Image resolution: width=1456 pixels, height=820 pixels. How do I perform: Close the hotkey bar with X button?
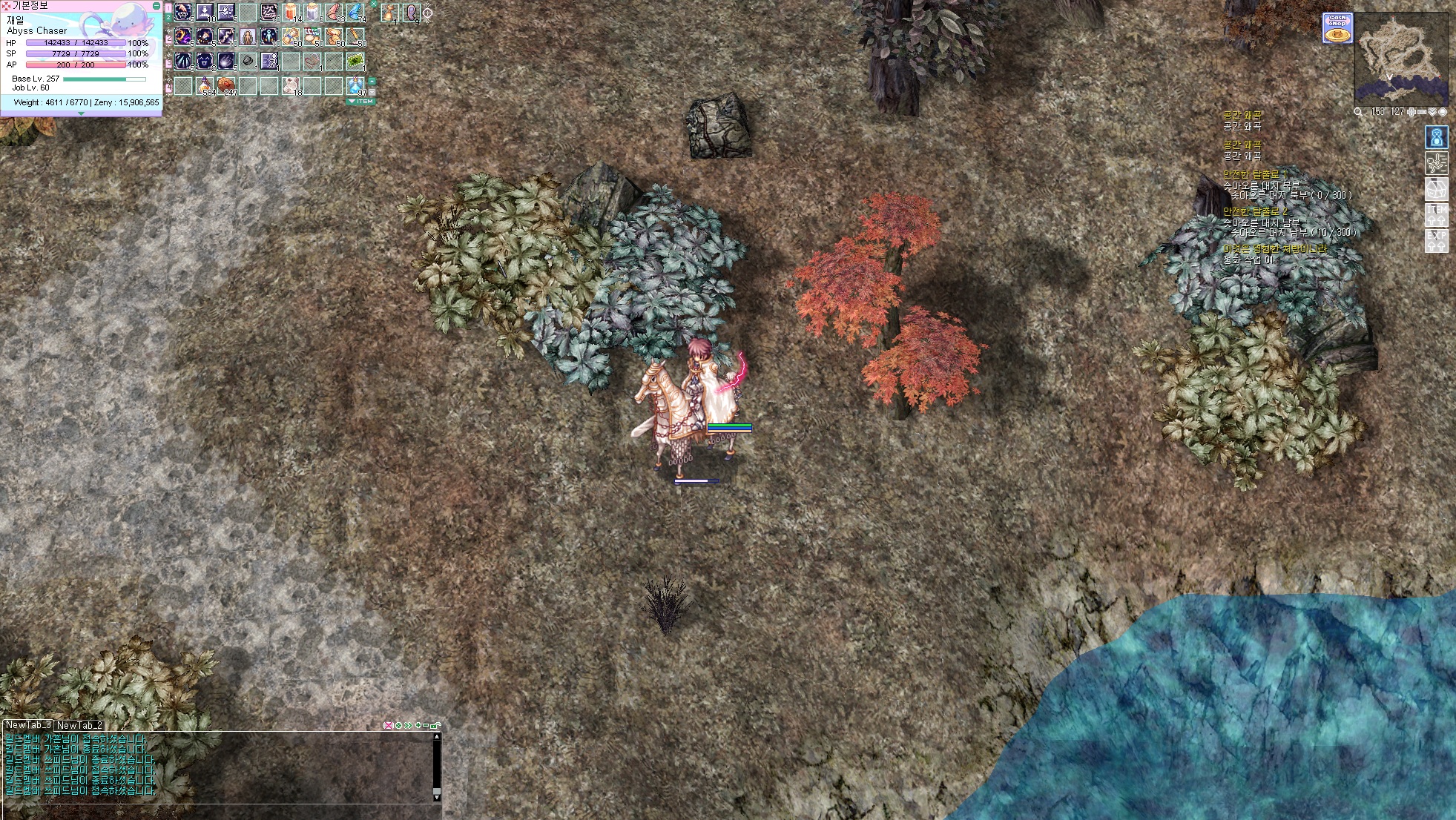click(x=374, y=4)
